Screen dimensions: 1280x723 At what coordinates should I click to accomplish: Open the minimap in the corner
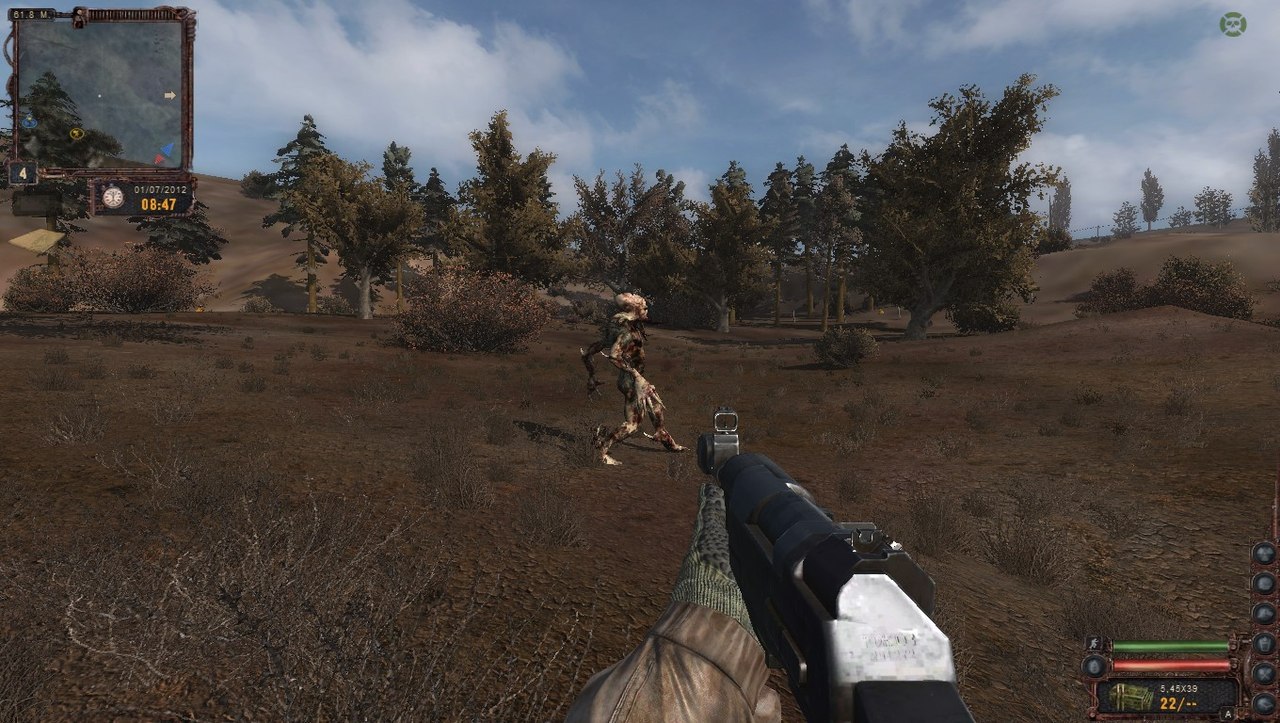[x=99, y=93]
